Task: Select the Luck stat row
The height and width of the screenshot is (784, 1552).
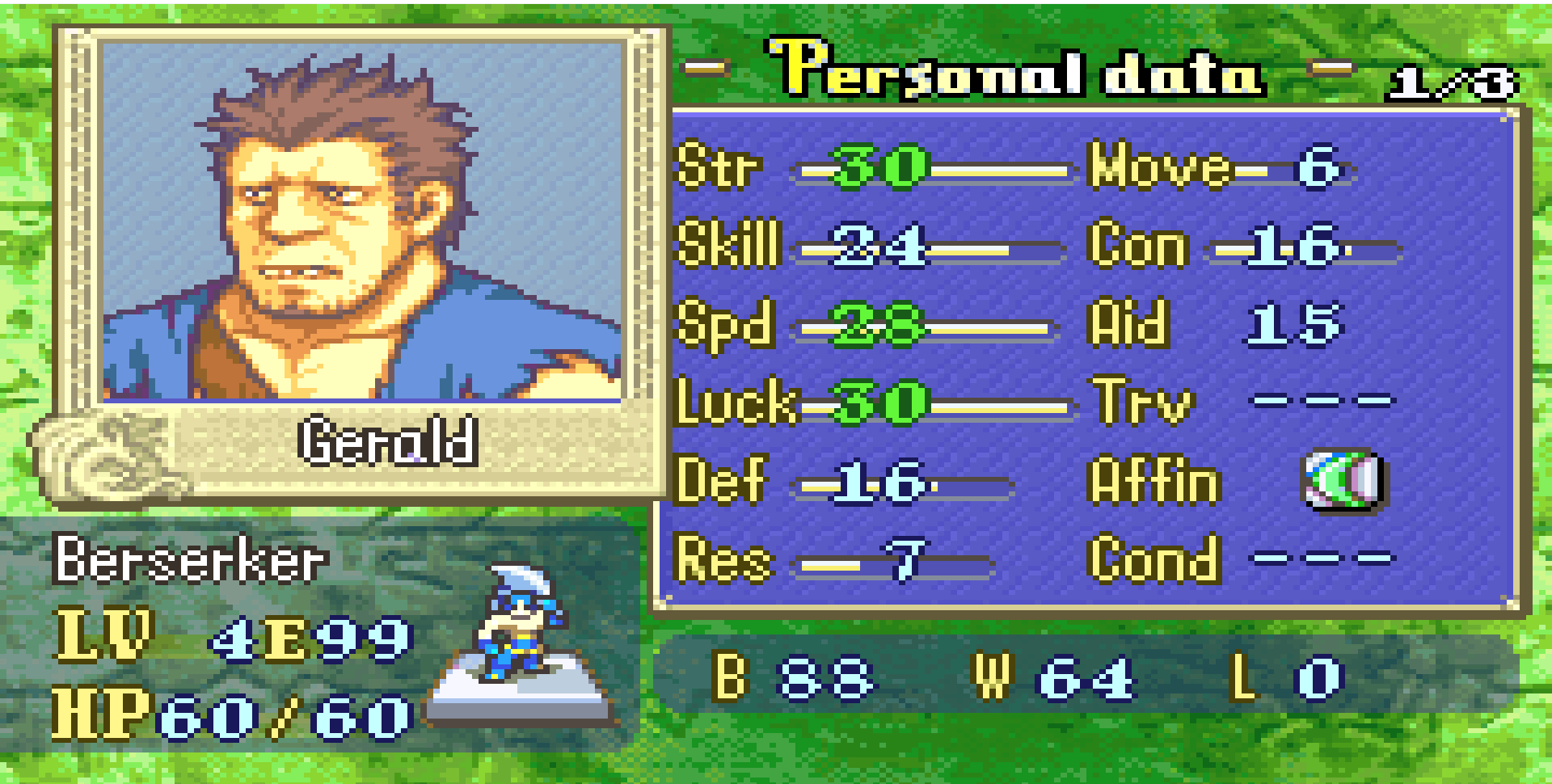Action: pos(873,403)
